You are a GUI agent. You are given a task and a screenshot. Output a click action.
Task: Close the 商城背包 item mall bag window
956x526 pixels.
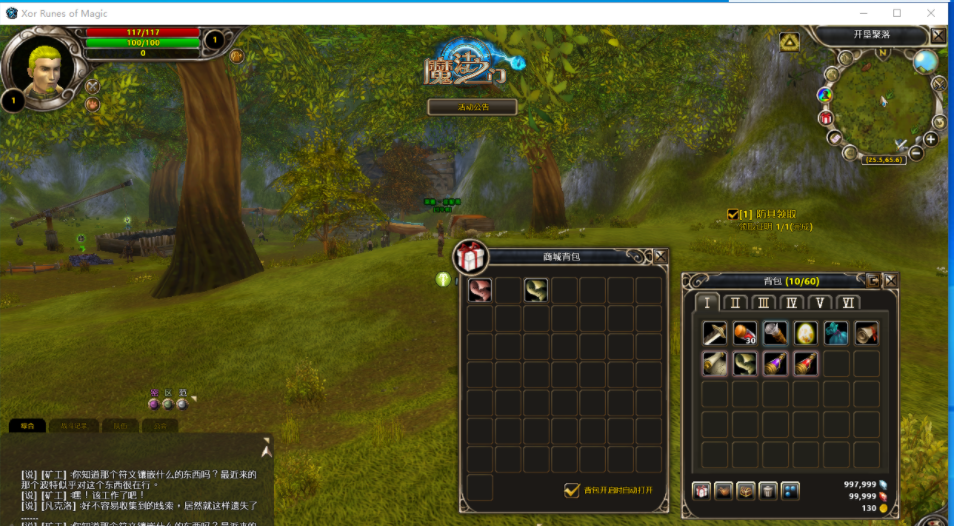[x=661, y=256]
